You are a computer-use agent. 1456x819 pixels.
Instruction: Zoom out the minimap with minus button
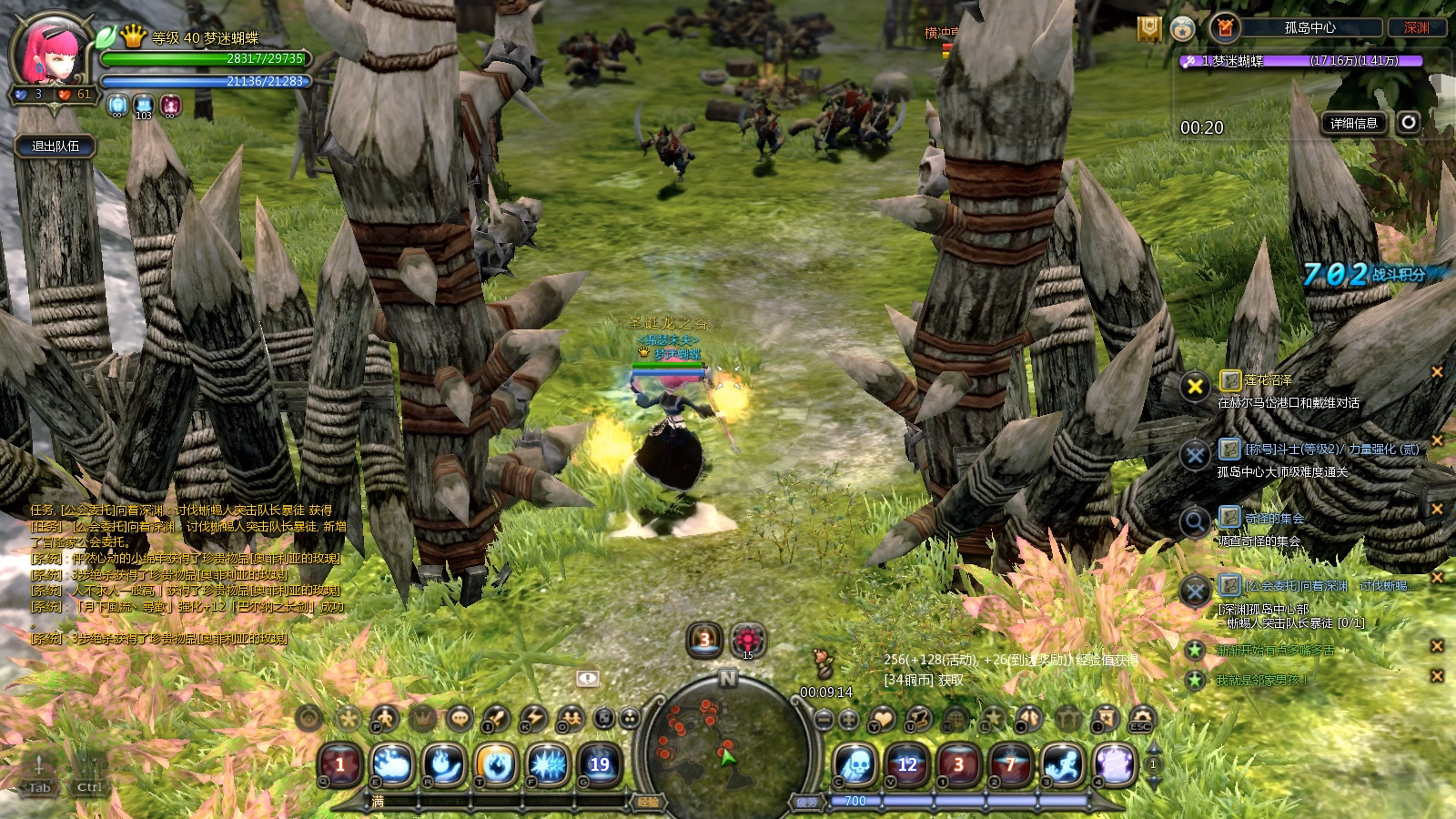pos(824,720)
